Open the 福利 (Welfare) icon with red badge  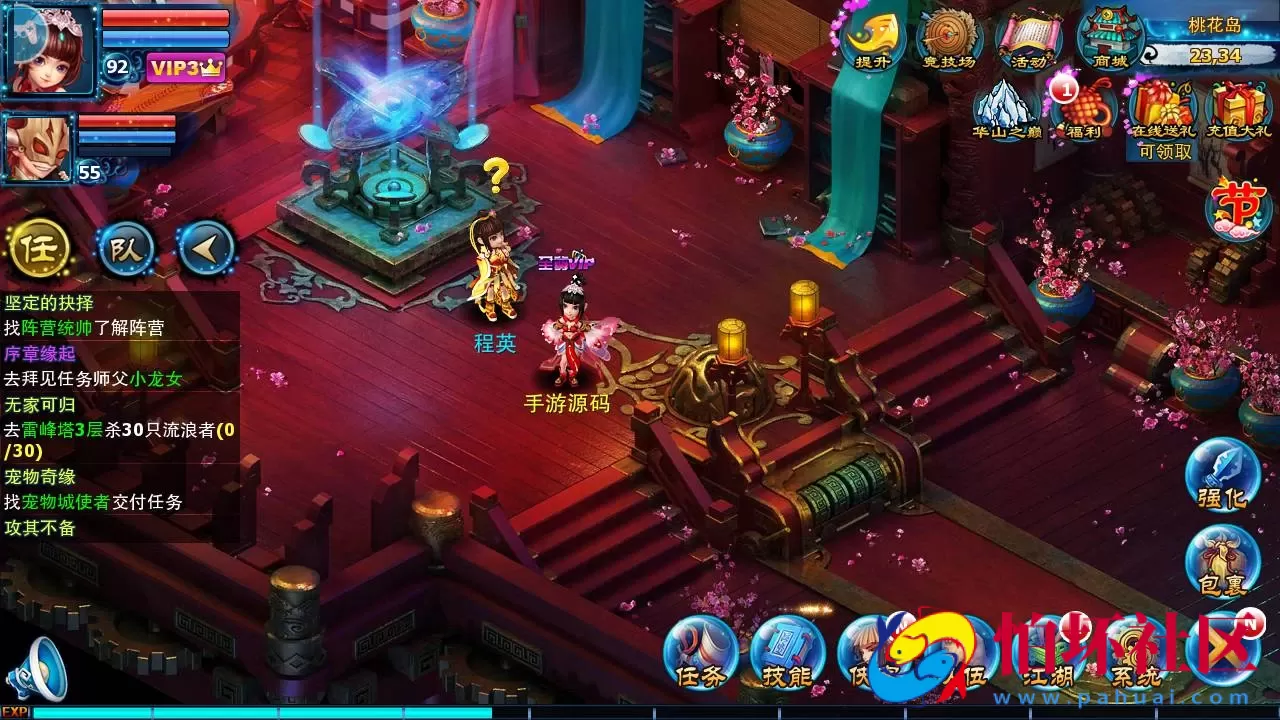point(1087,108)
